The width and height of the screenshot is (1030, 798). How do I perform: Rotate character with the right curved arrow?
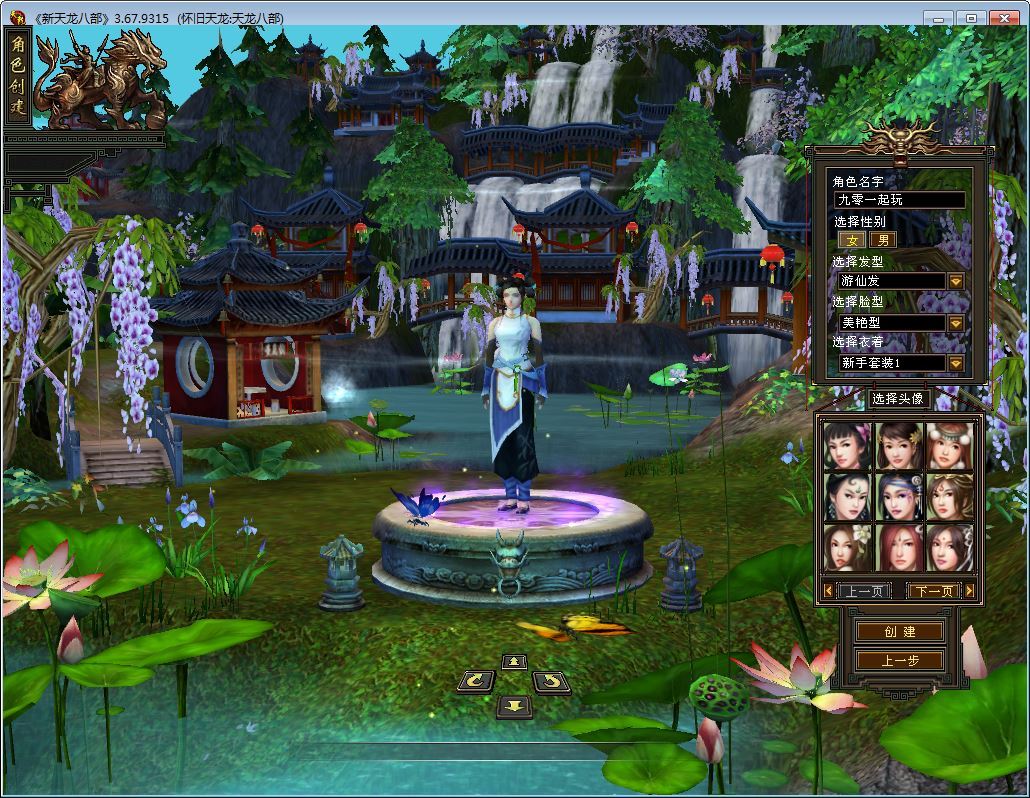pos(551,682)
